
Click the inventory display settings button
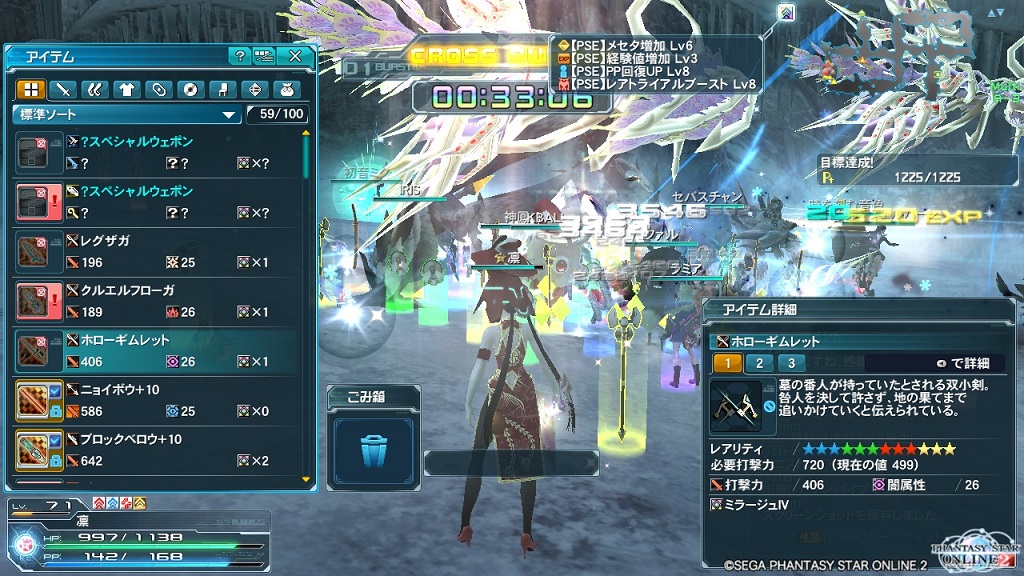coord(264,56)
